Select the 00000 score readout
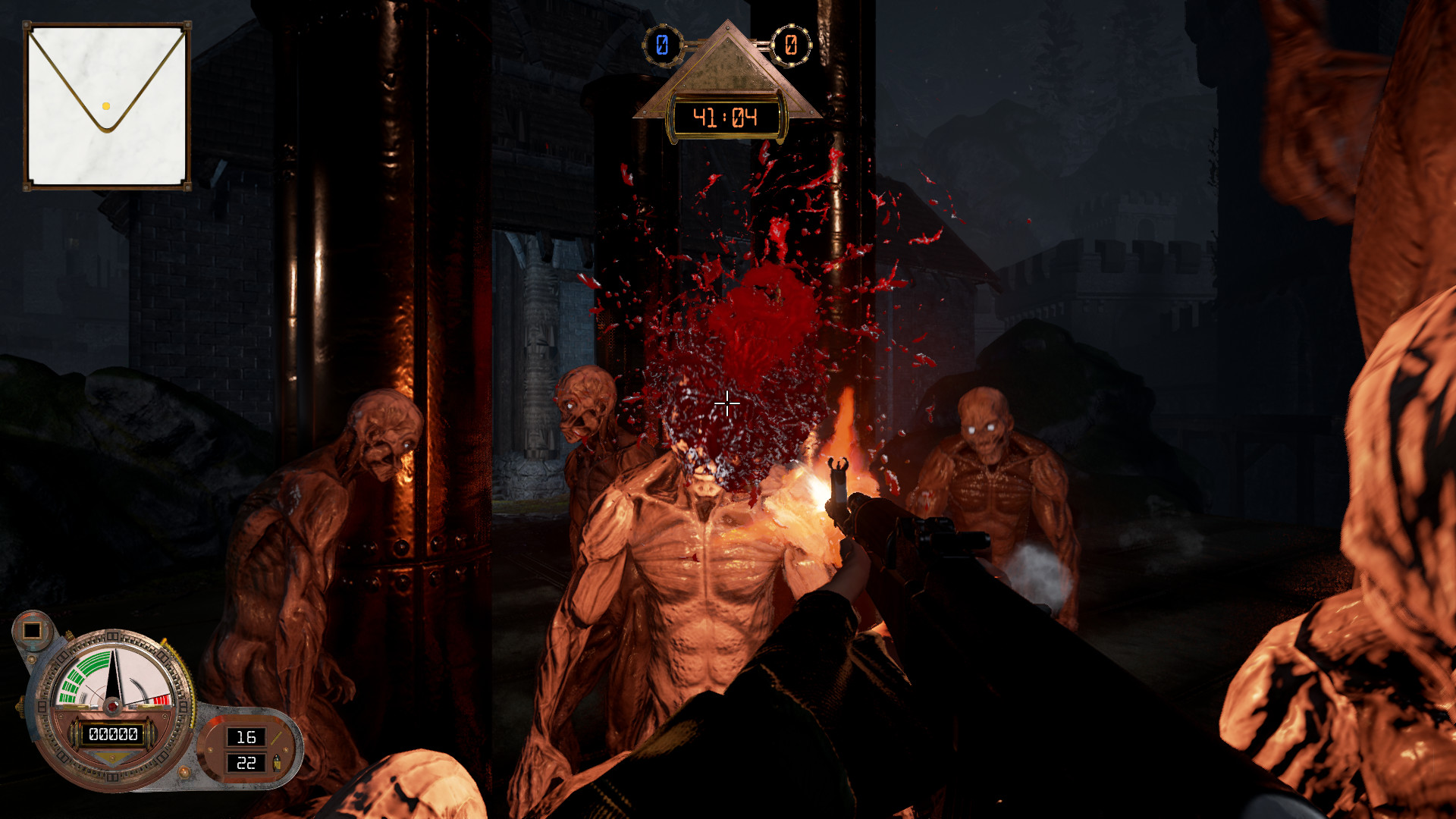The image size is (1456, 819). click(113, 733)
